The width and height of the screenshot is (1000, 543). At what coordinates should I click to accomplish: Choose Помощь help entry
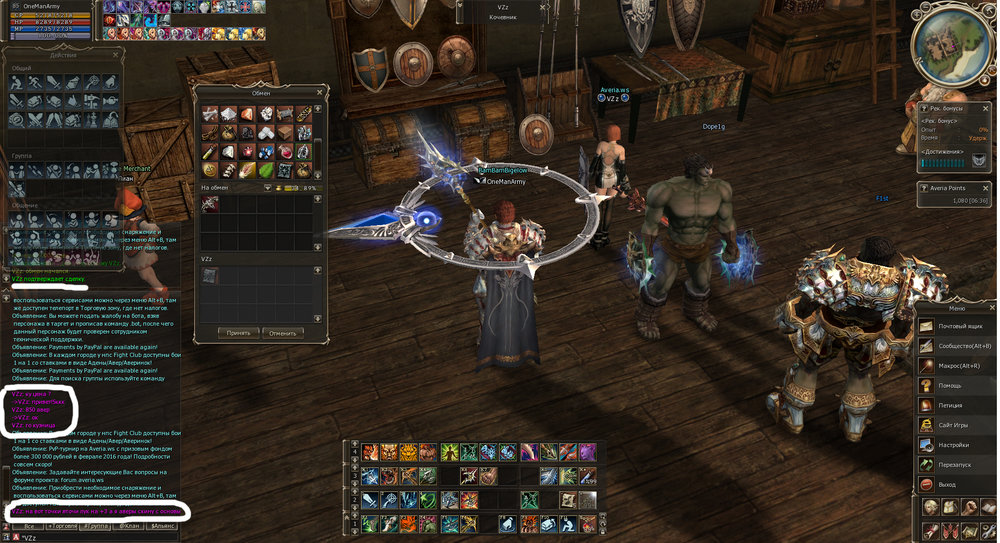958,385
